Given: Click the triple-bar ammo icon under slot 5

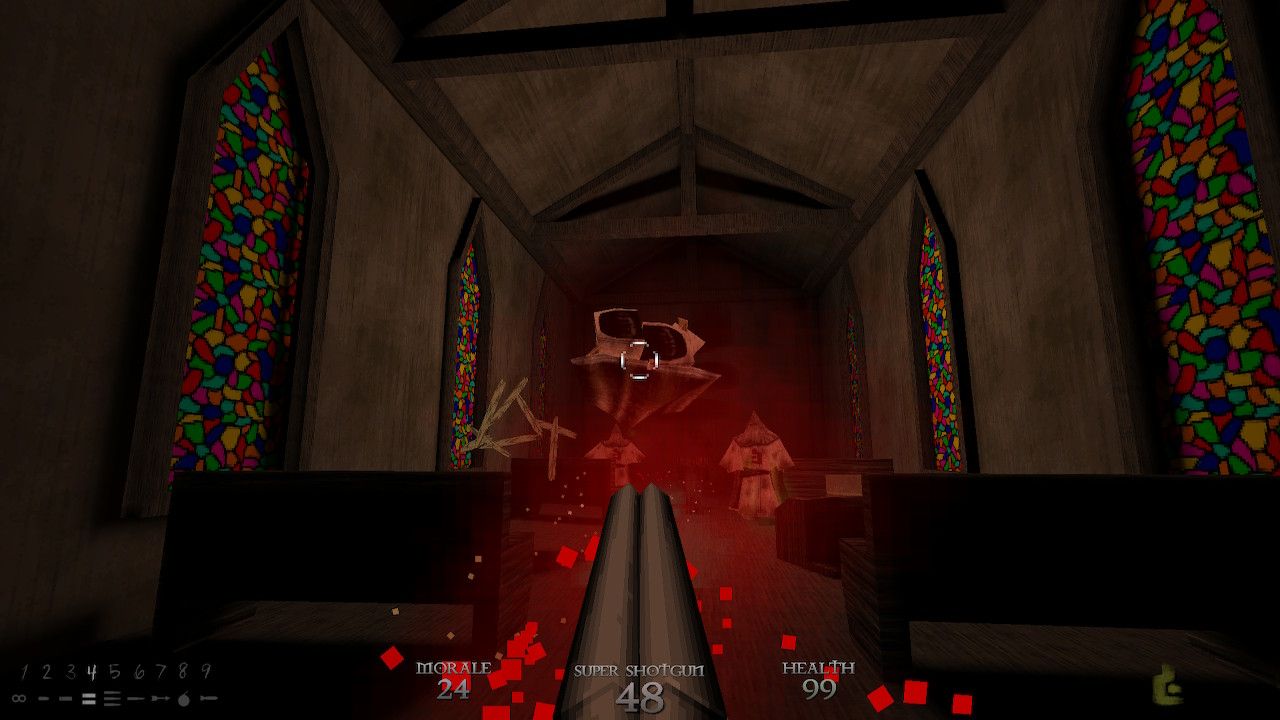Looking at the screenshot, I should (x=112, y=698).
